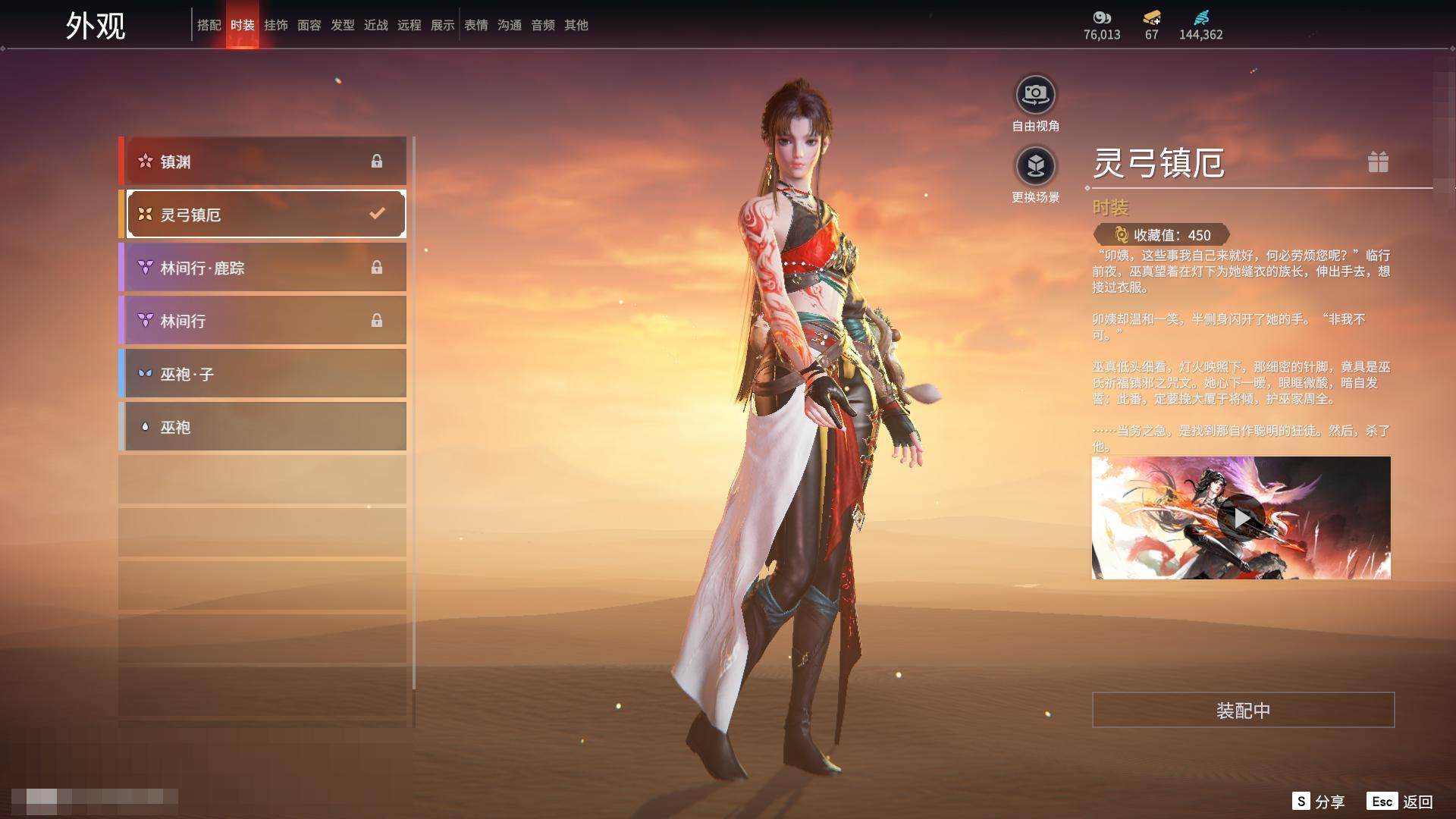Open the 挂饰 tab
Viewport: 1456px width, 819px height.
[275, 25]
